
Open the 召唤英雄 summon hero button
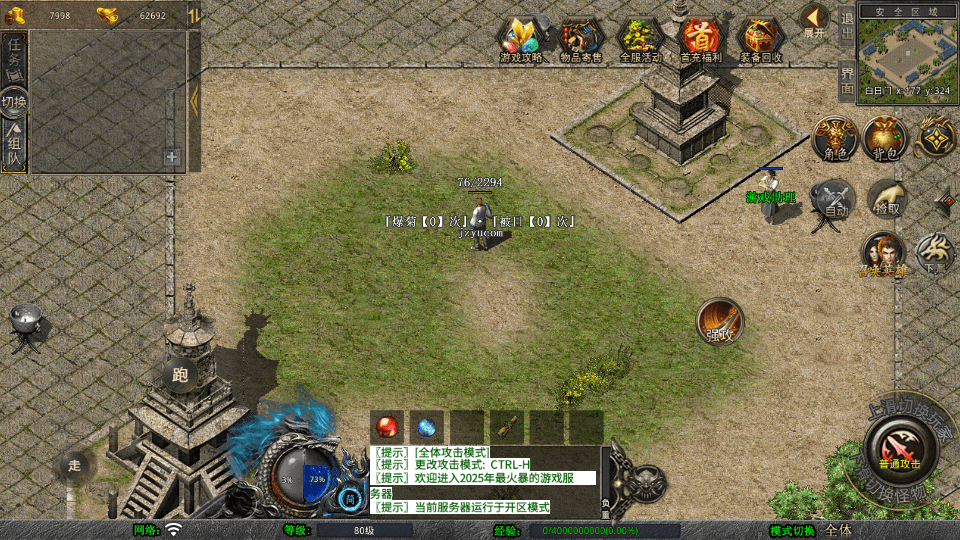(883, 254)
